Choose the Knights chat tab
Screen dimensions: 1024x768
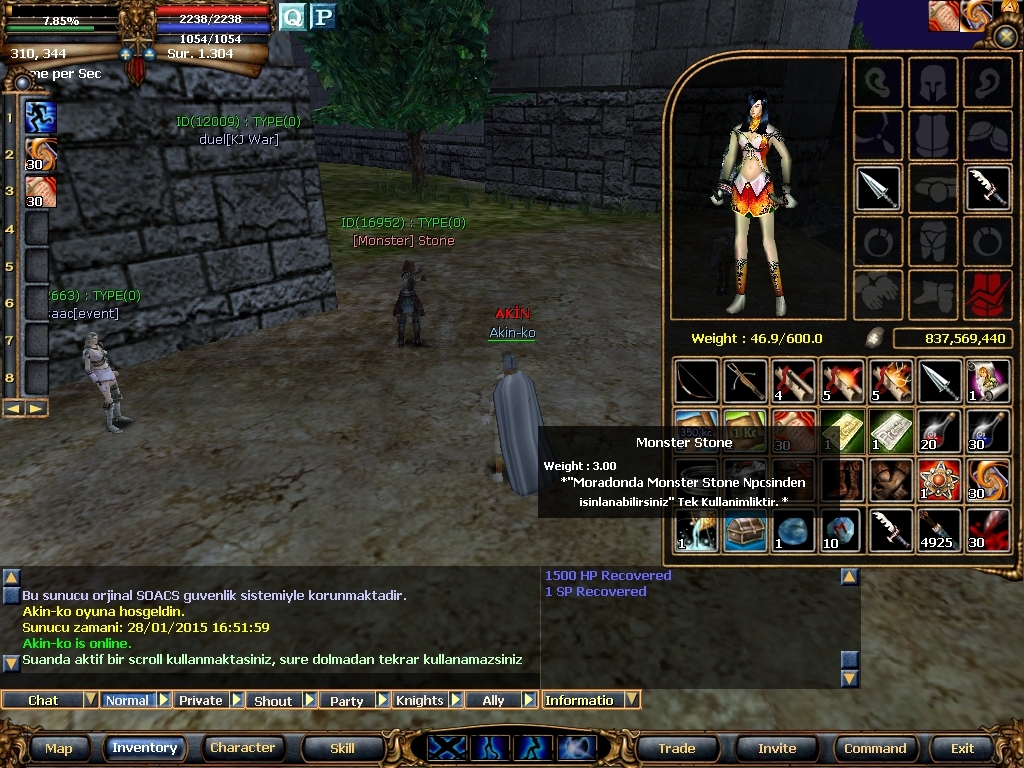click(419, 700)
